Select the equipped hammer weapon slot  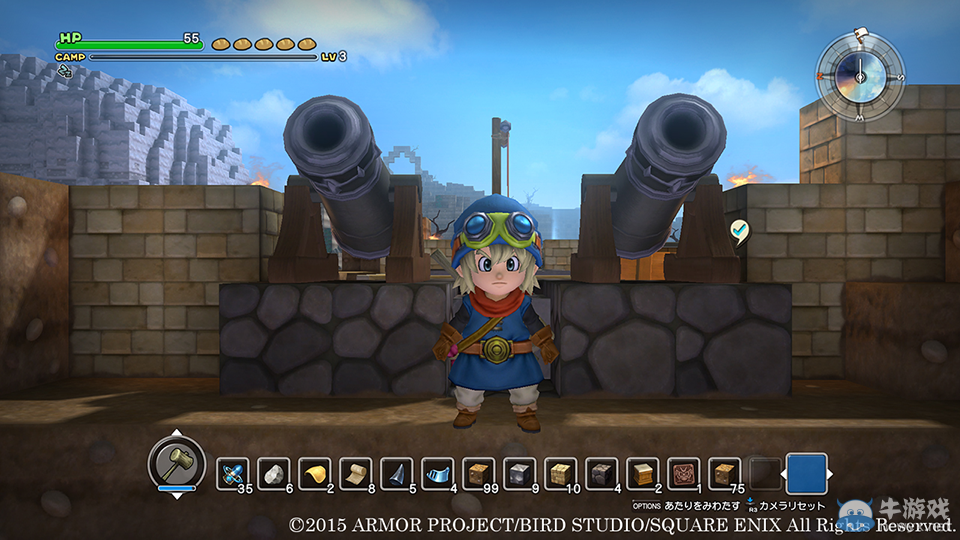[x=177, y=463]
